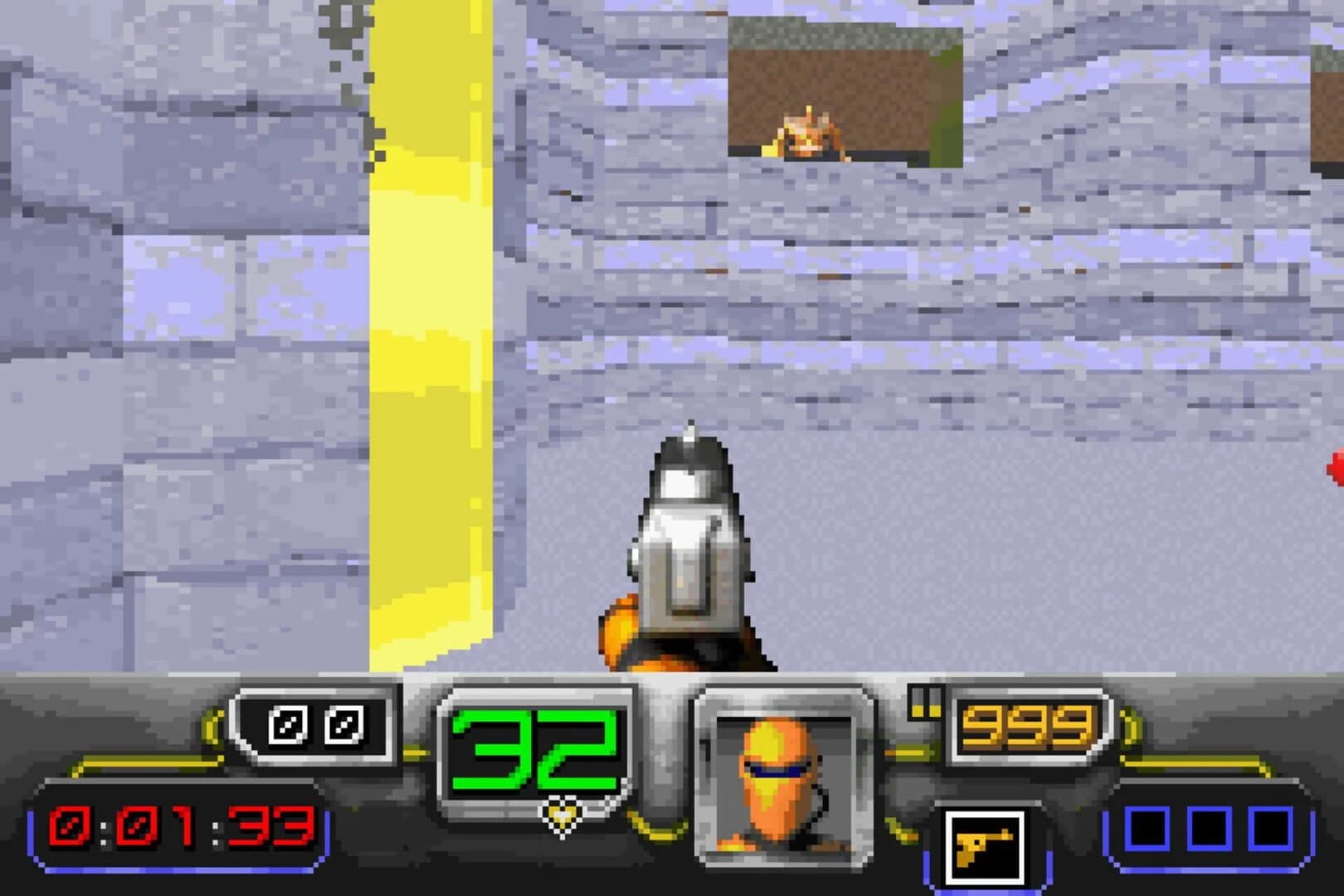Click the silver pistol viewmodel onscreen
Image resolution: width=1344 pixels, height=896 pixels.
coord(689,548)
